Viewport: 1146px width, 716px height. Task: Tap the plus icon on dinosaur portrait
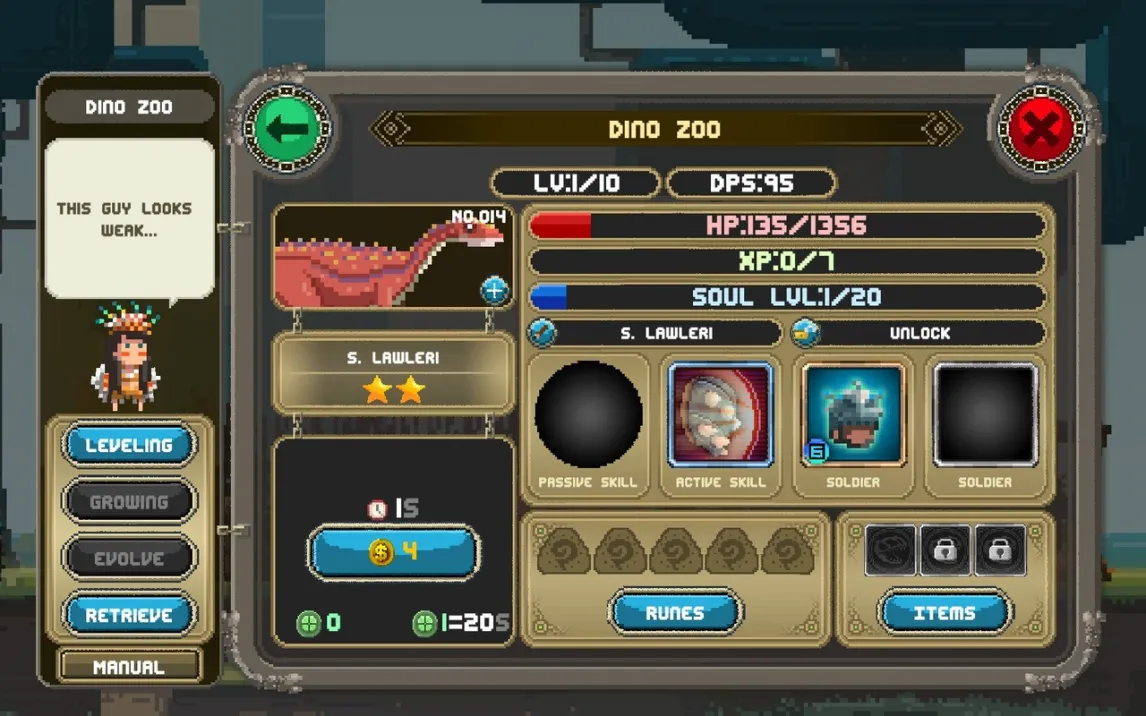tap(494, 290)
